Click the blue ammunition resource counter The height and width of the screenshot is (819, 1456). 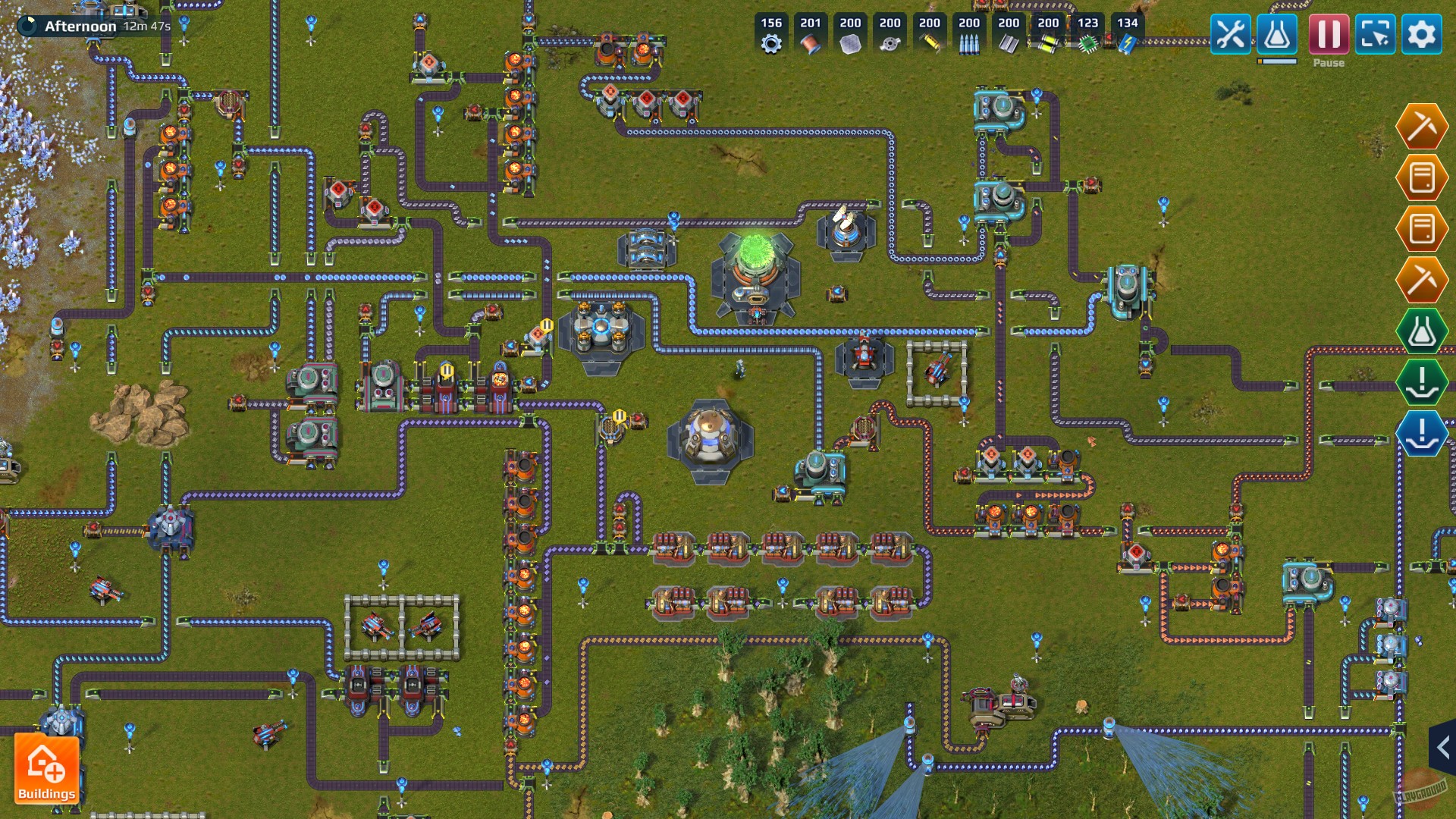click(x=968, y=34)
